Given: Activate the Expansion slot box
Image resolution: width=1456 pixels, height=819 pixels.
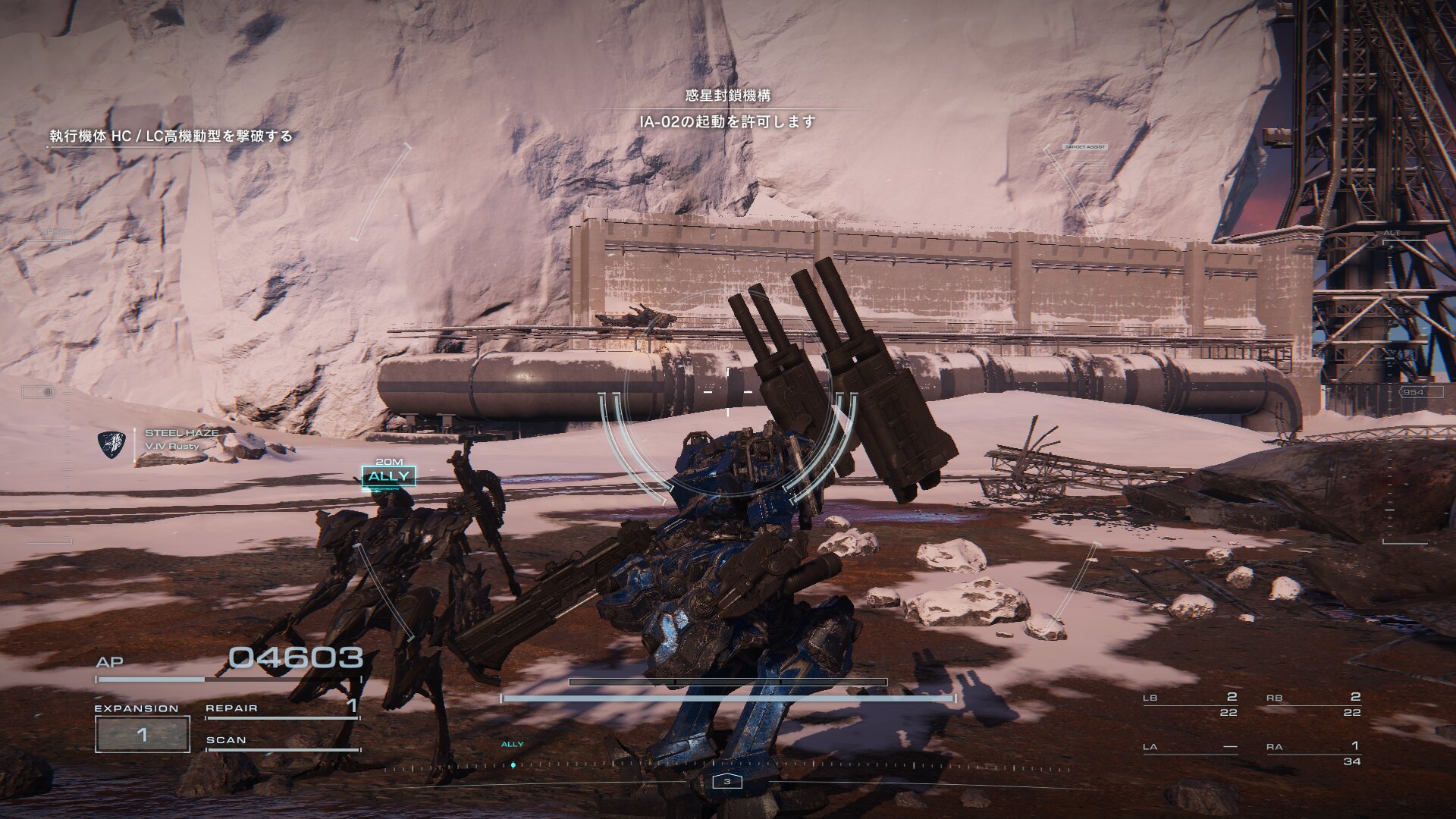Looking at the screenshot, I should pos(142,733).
